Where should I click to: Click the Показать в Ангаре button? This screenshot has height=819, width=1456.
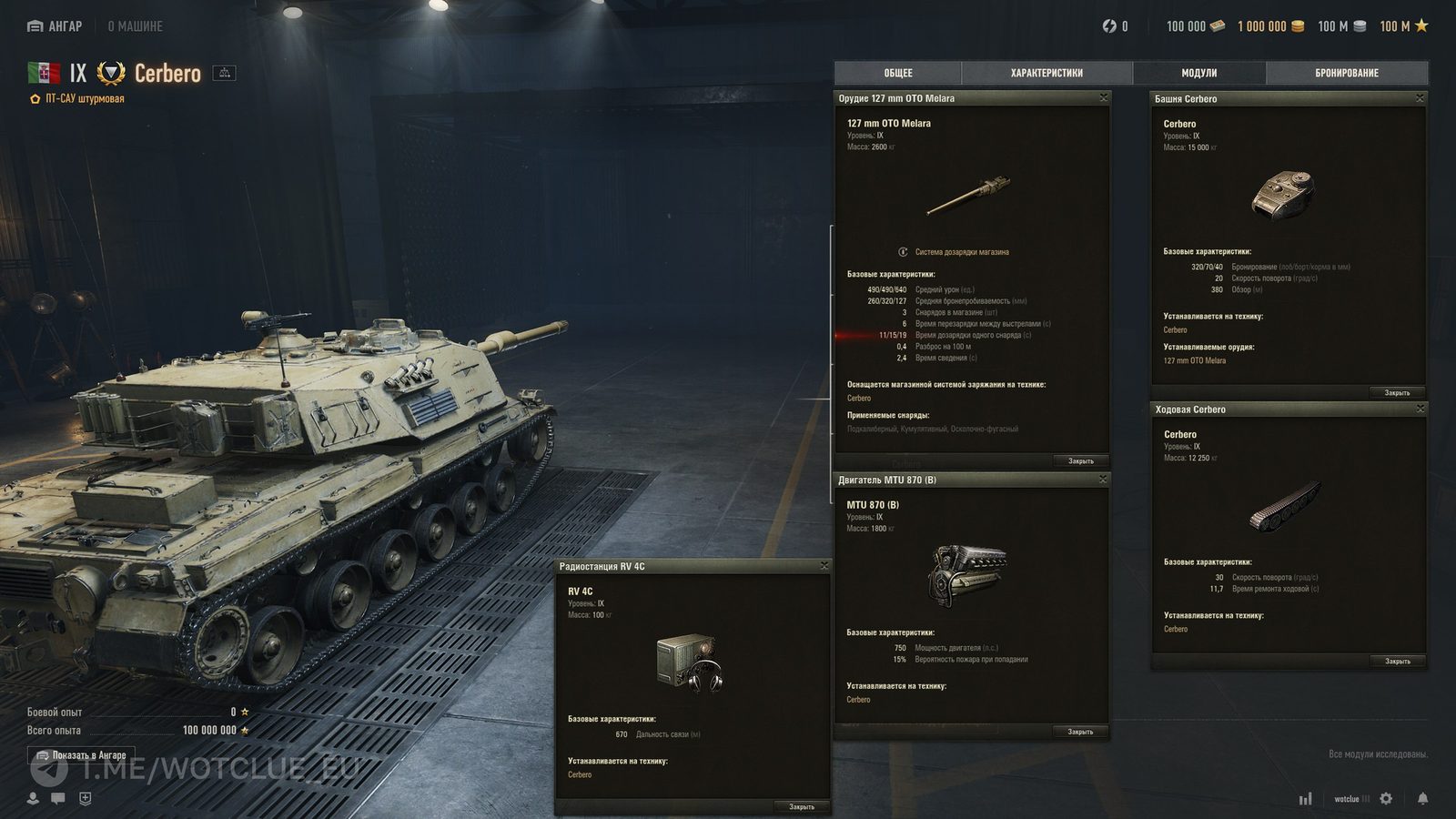82,755
